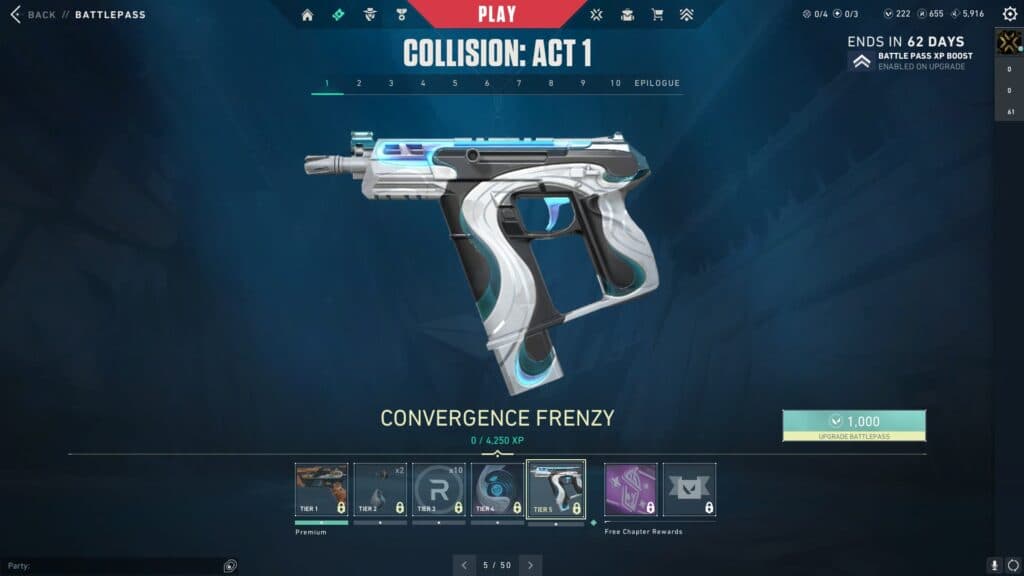1024x576 pixels.
Task: Go to the previous tier page arrow
Action: [x=464, y=565]
